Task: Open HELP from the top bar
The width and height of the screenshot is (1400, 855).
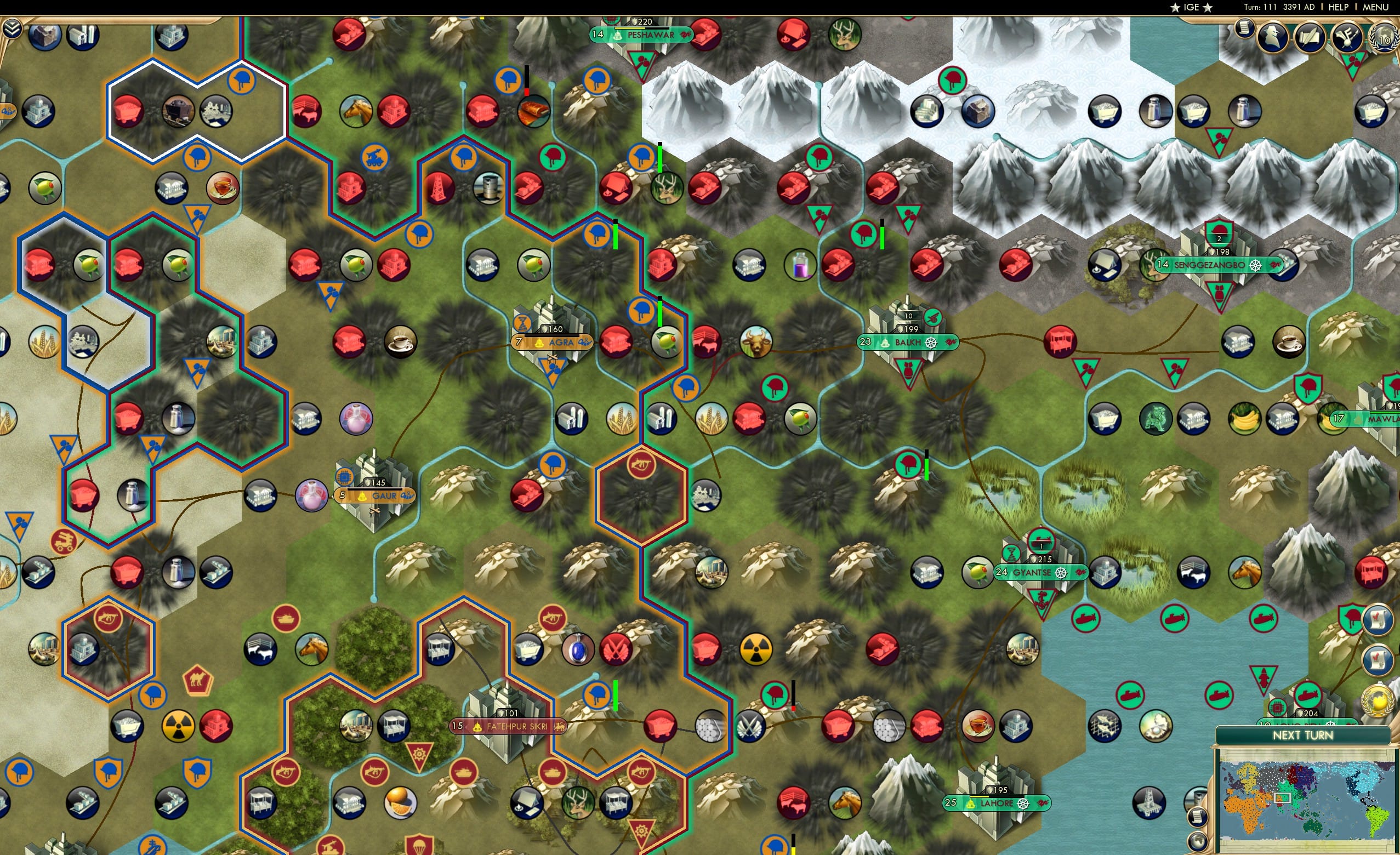Action: pyautogui.click(x=1339, y=7)
